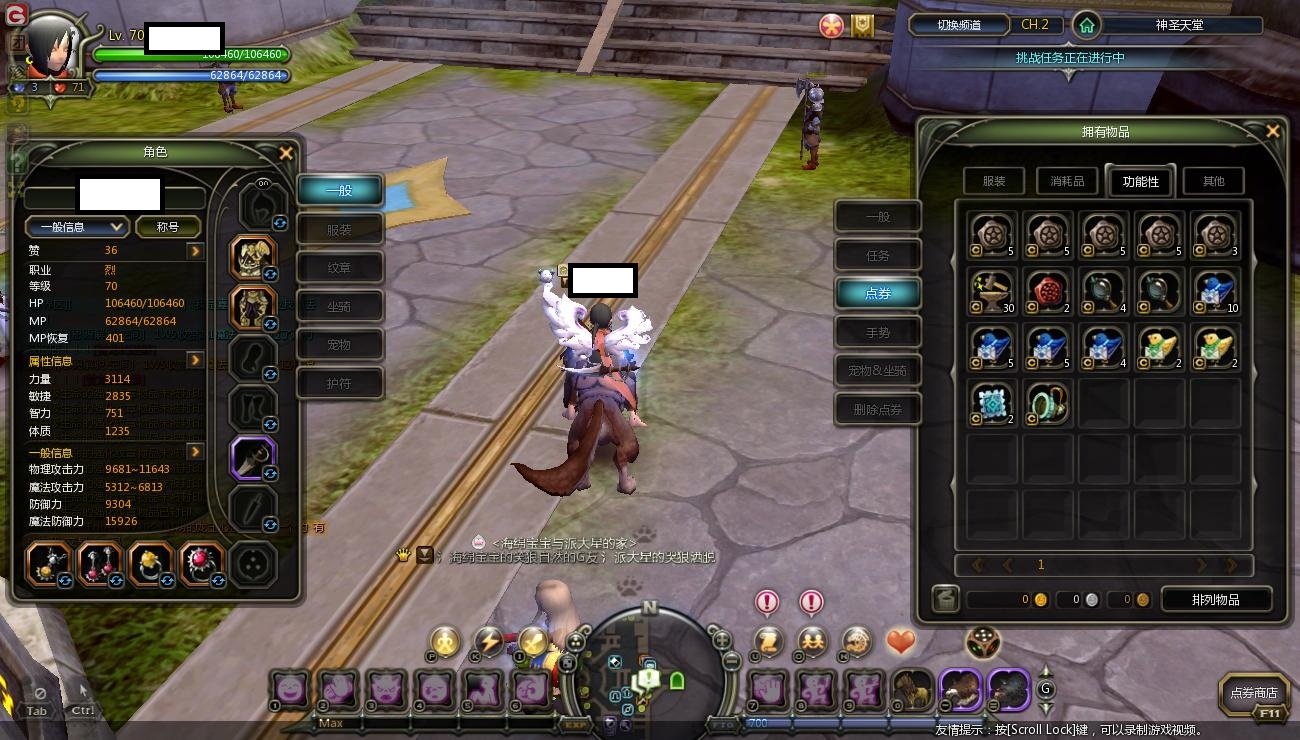This screenshot has height=740, width=1300.
Task: Open the 一般信息 dropdown
Action: pyautogui.click(x=77, y=227)
